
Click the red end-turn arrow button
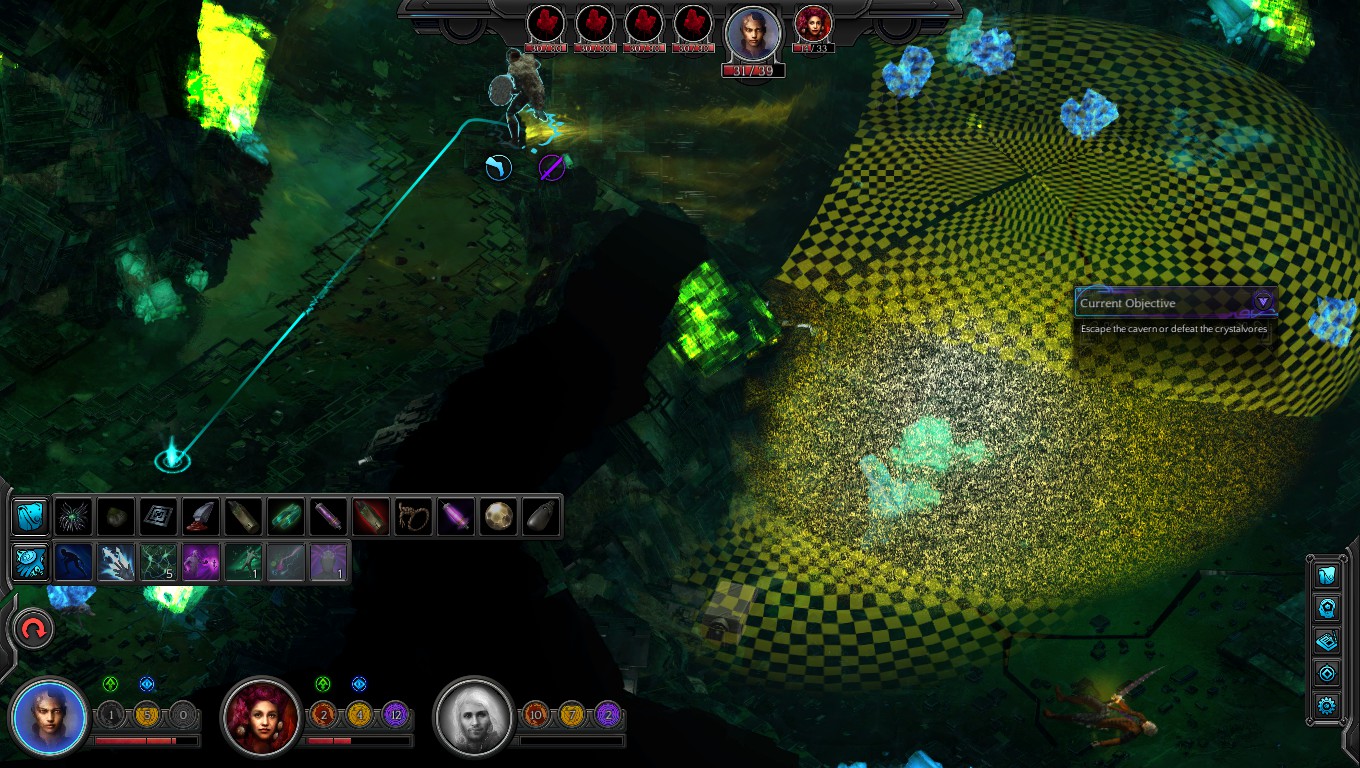[x=34, y=629]
